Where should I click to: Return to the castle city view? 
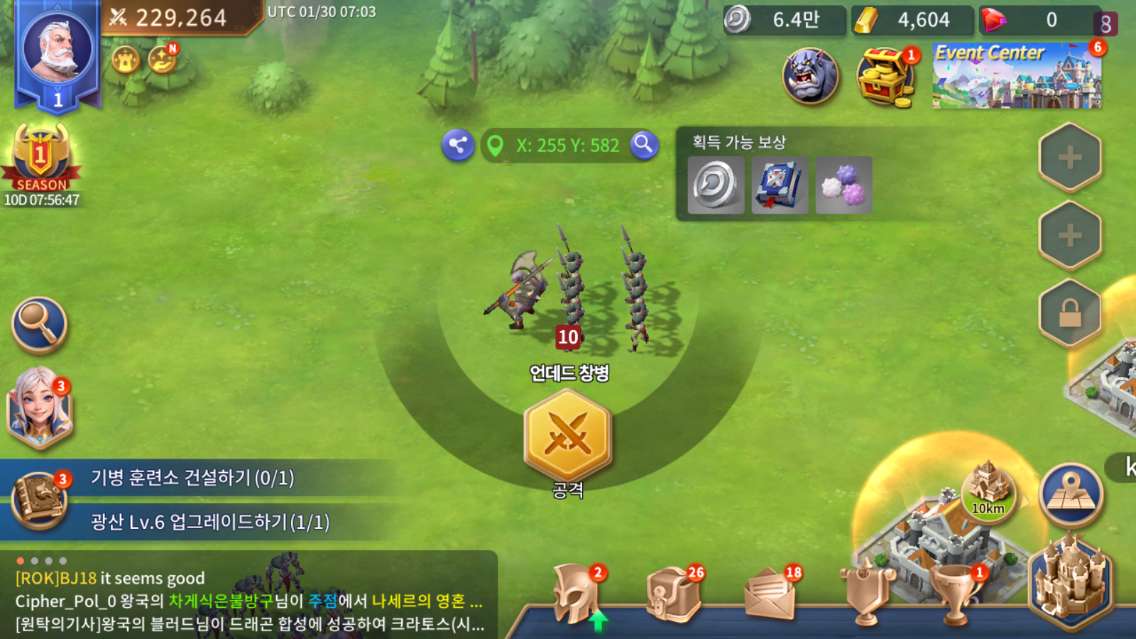(x=1071, y=582)
